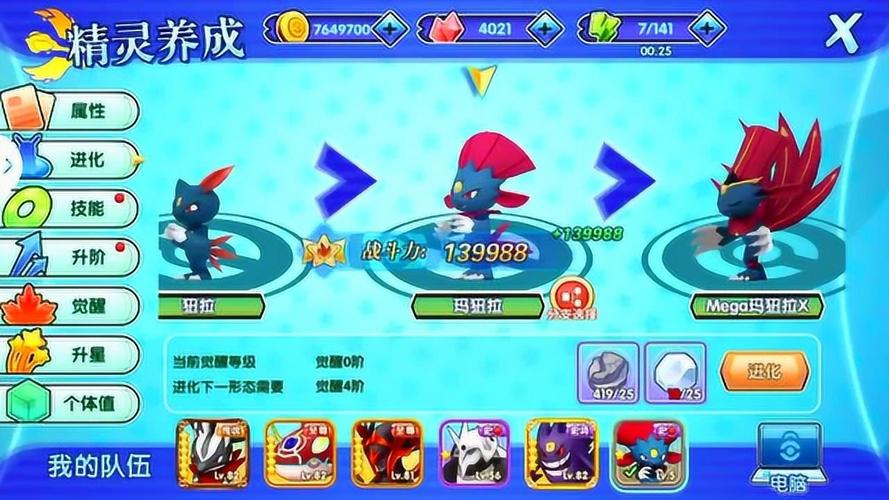The width and height of the screenshot is (889, 500).
Task: Tap the plus beside the red gems
Action: (546, 29)
